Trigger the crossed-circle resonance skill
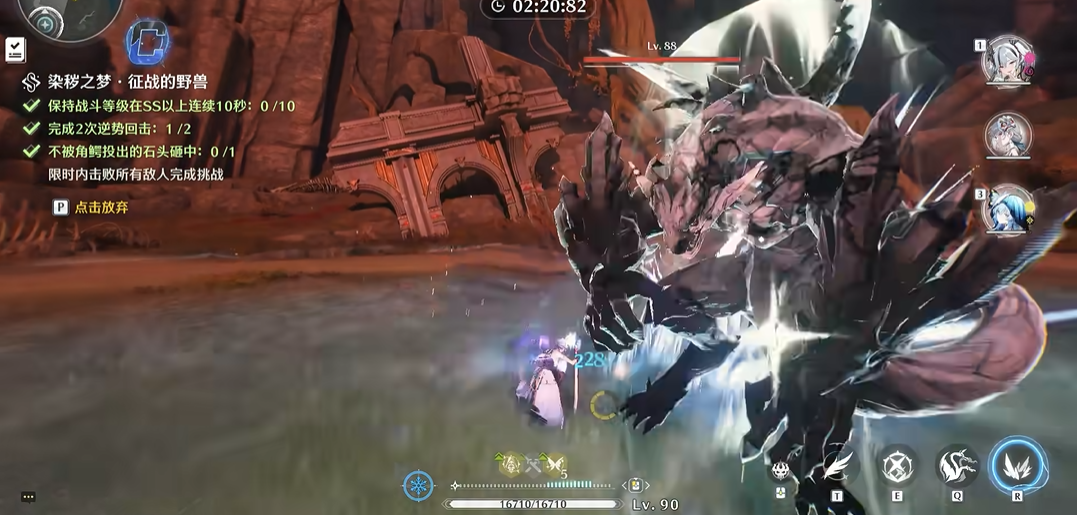This screenshot has width=1077, height=515. [x=898, y=466]
